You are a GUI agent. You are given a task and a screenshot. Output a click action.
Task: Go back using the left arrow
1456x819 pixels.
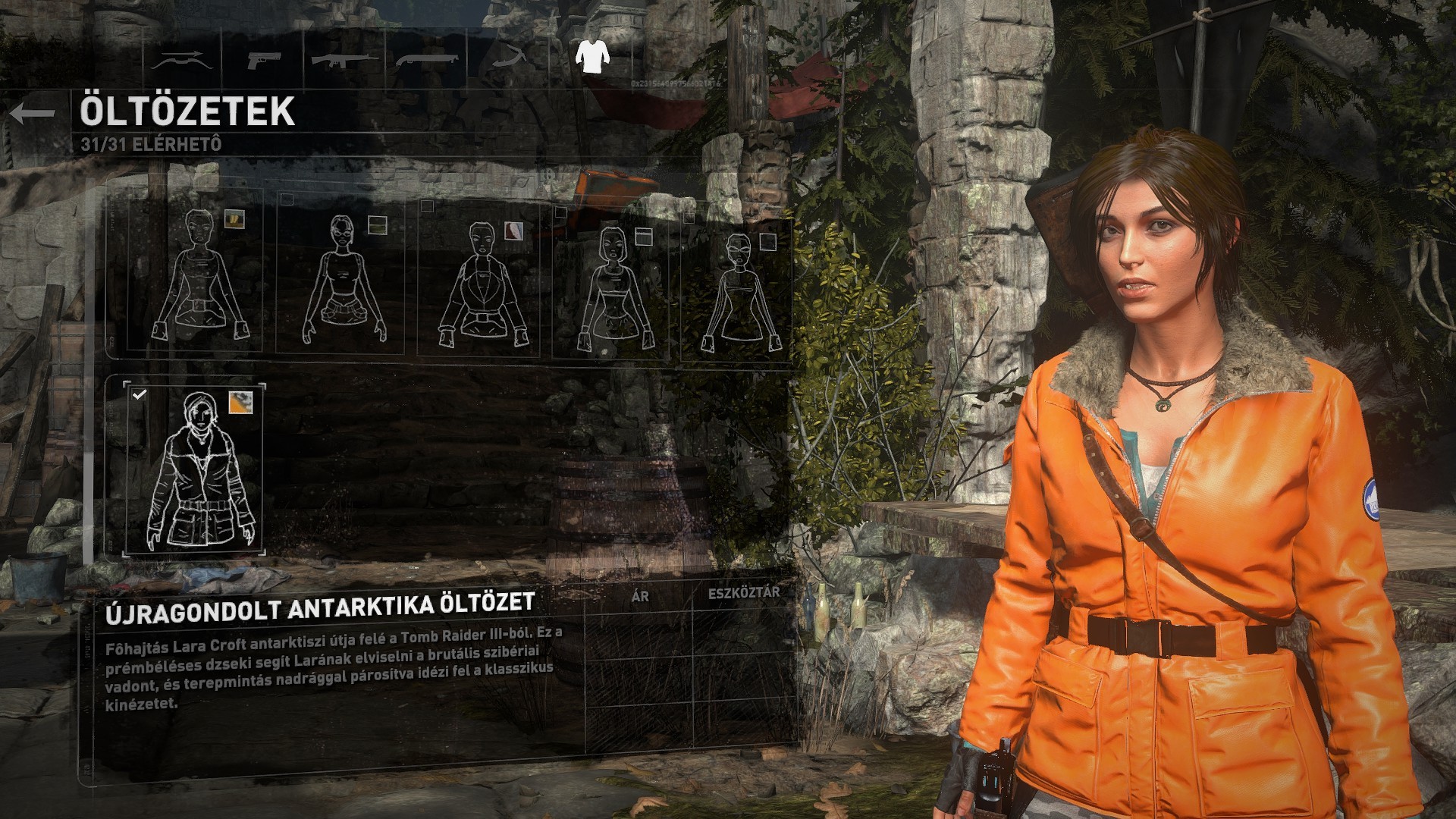pos(33,114)
